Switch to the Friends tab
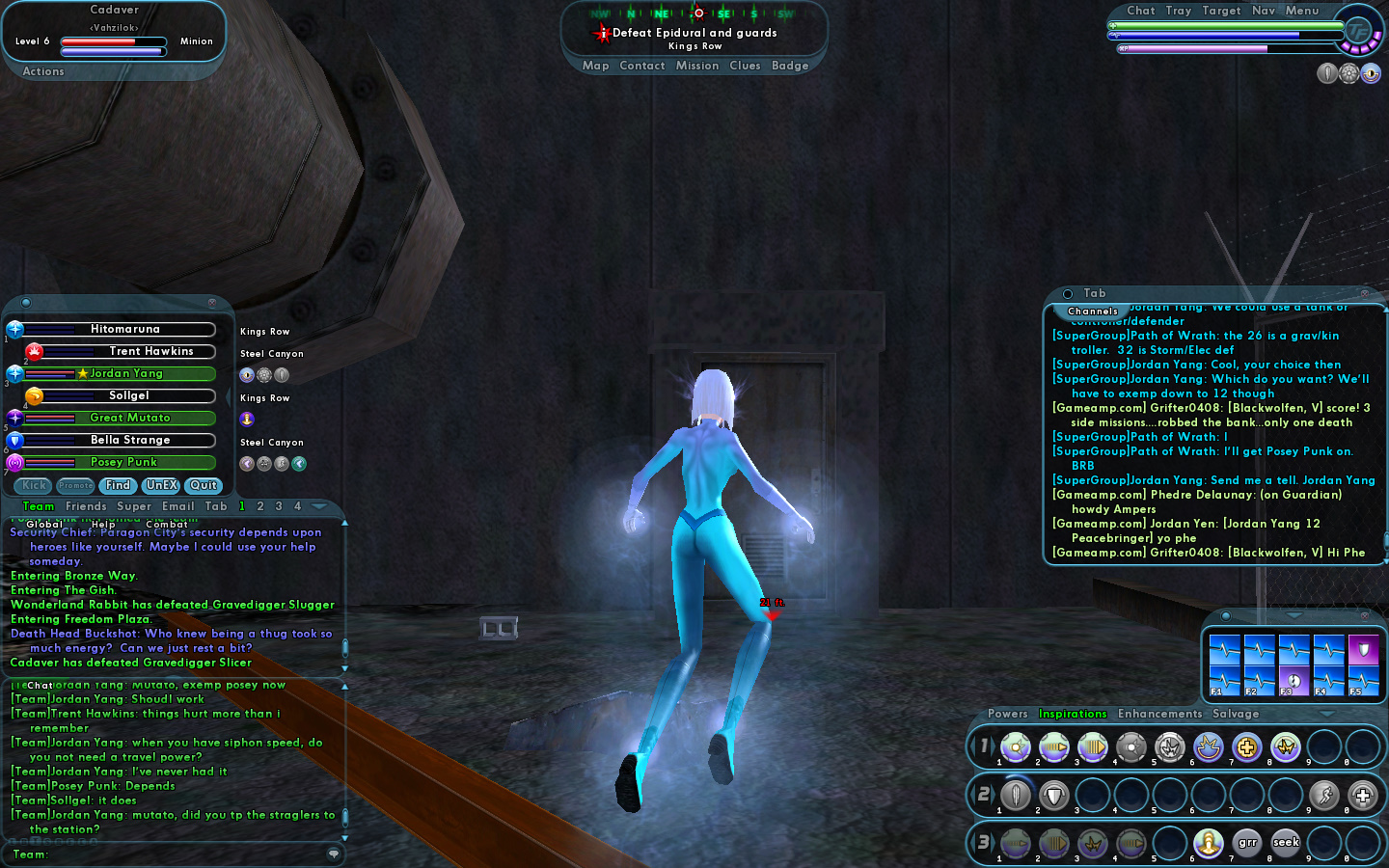1389x868 pixels. (86, 506)
